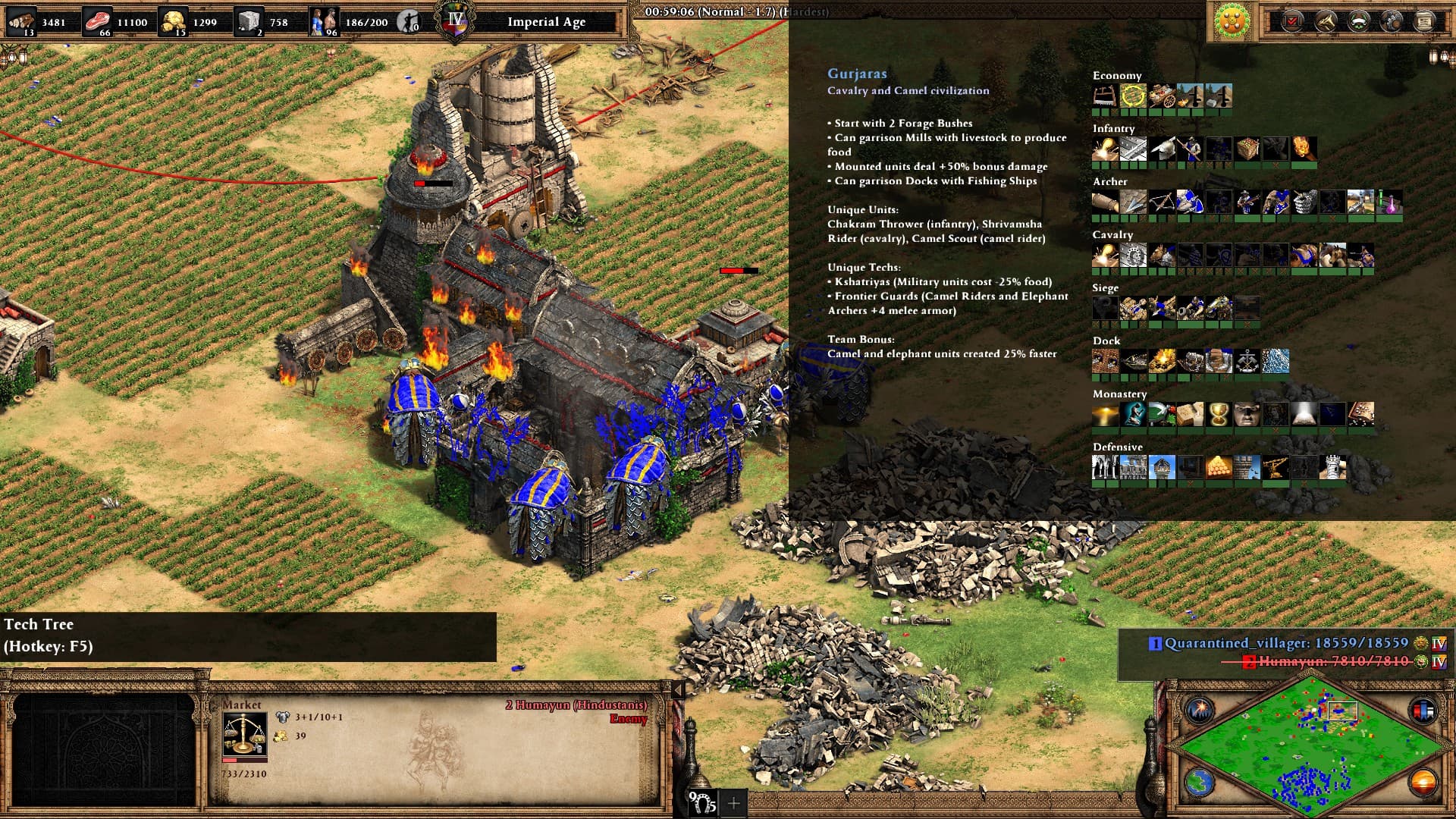Click the Forging icon in the Infantry row
This screenshot has width=1456, height=819.
[1106, 149]
